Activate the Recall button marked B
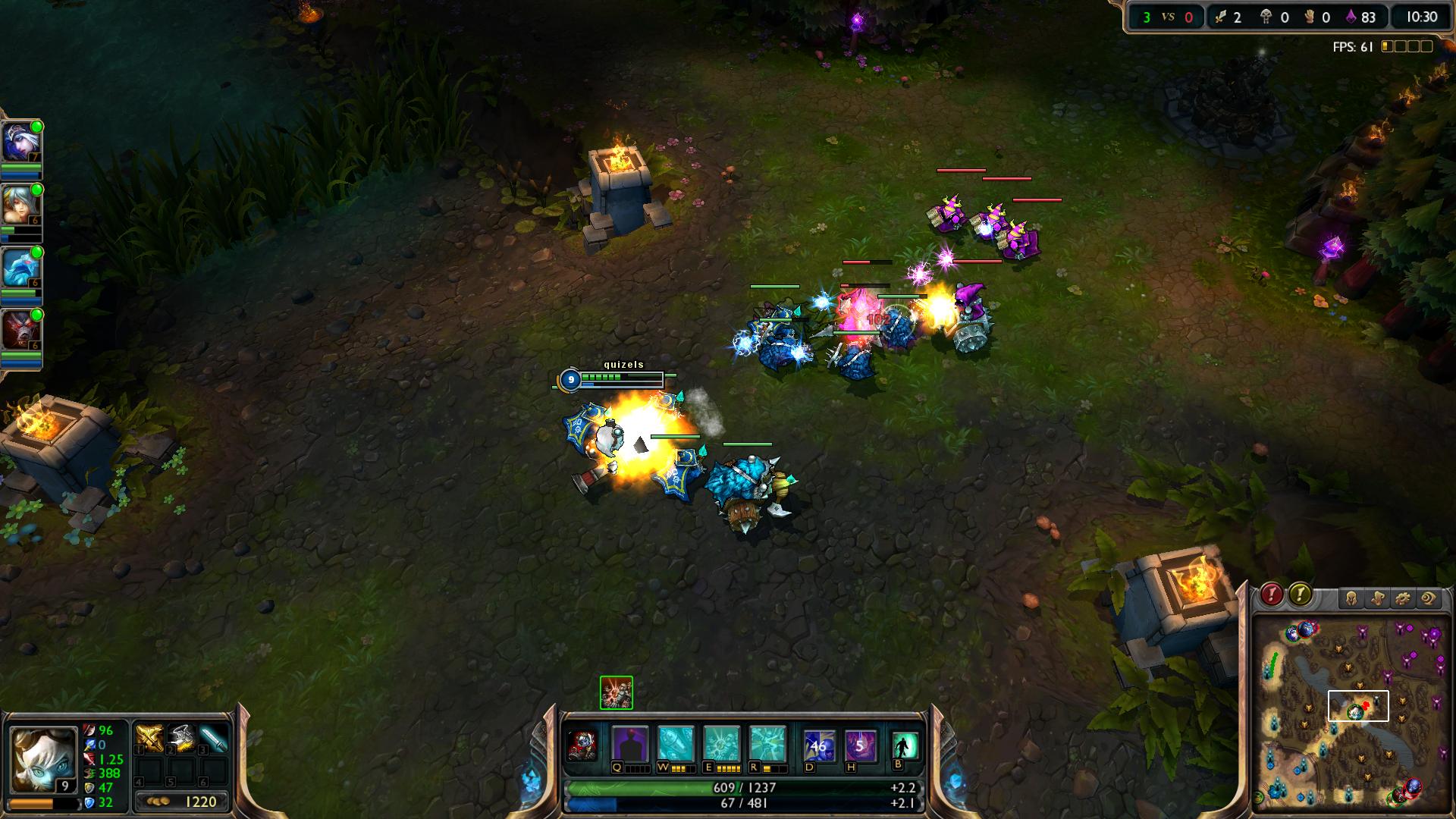Image resolution: width=1456 pixels, height=819 pixels. tap(905, 745)
